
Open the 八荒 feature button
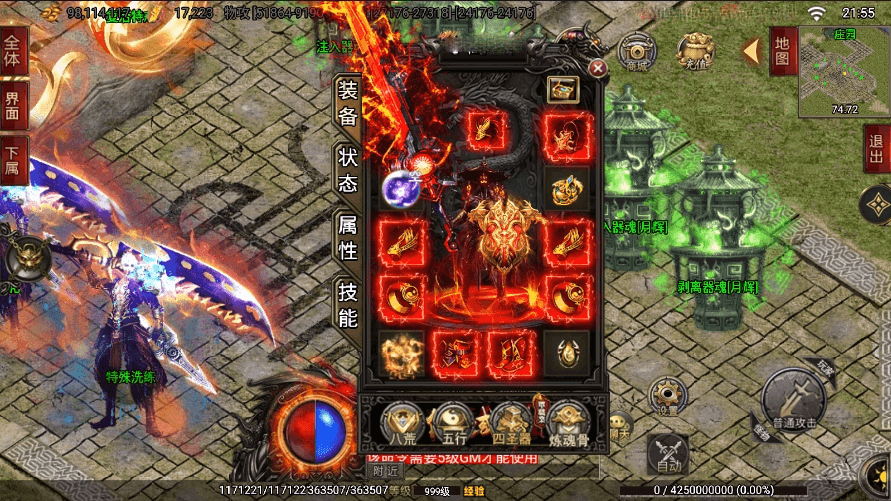click(x=404, y=425)
